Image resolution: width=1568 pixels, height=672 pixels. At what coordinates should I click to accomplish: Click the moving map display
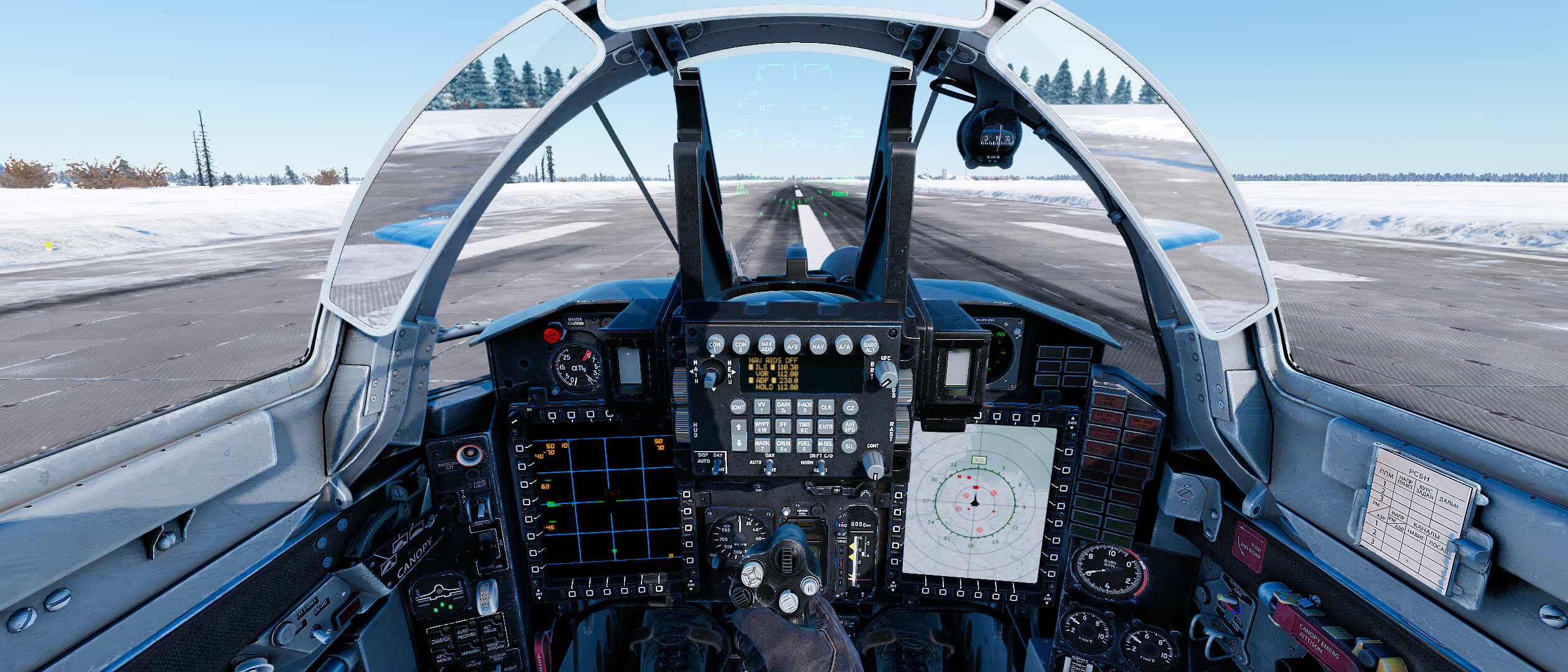(978, 502)
